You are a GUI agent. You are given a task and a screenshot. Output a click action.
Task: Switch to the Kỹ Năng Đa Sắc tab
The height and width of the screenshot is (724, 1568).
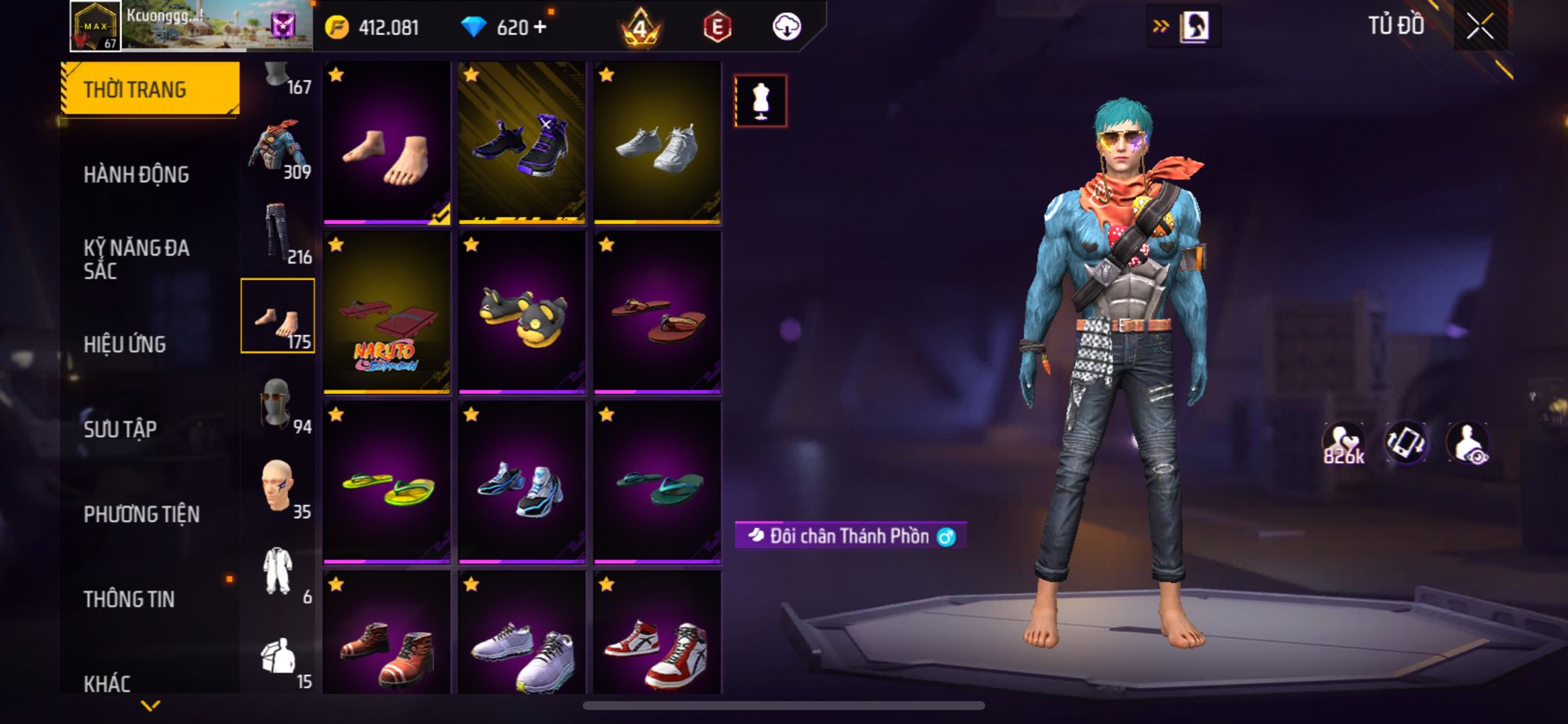136,259
